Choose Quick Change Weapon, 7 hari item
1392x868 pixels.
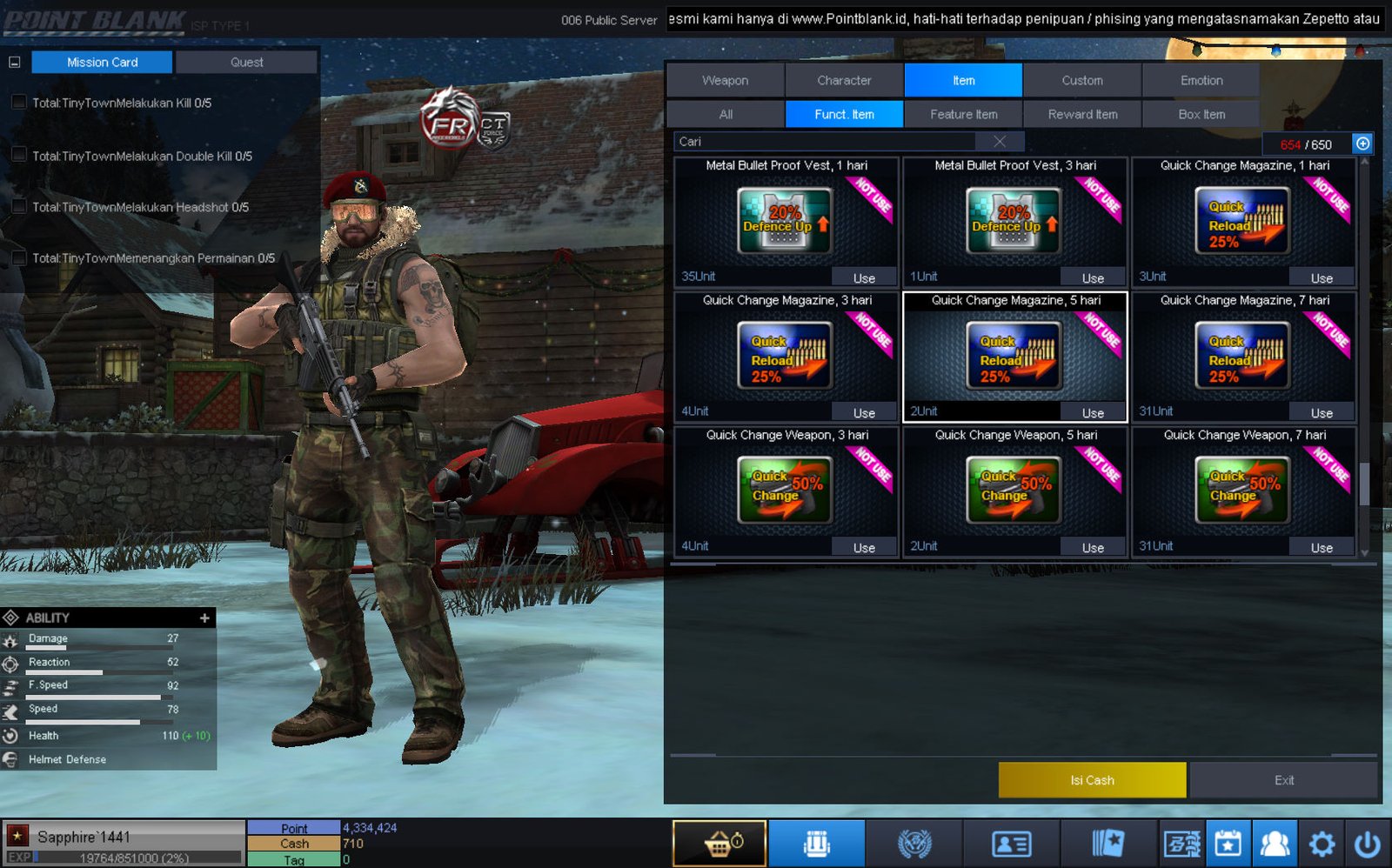click(1243, 491)
